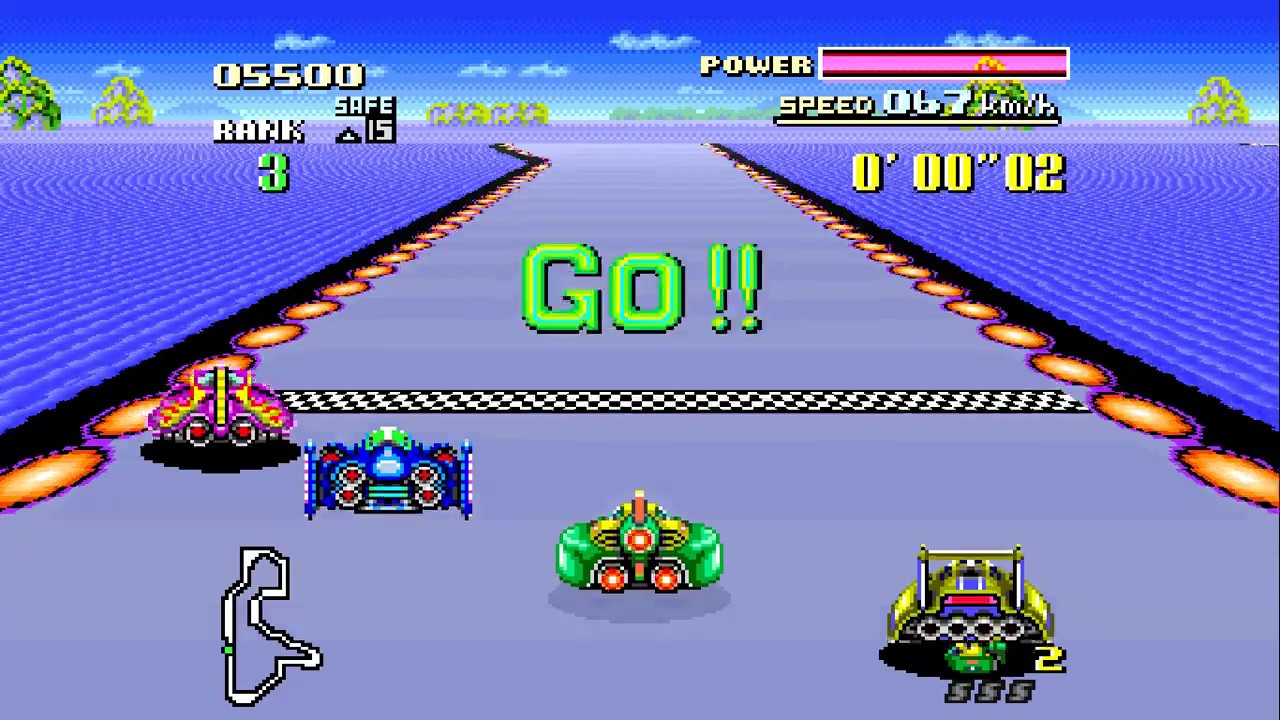Click the SAFE shield indicator

[364, 106]
